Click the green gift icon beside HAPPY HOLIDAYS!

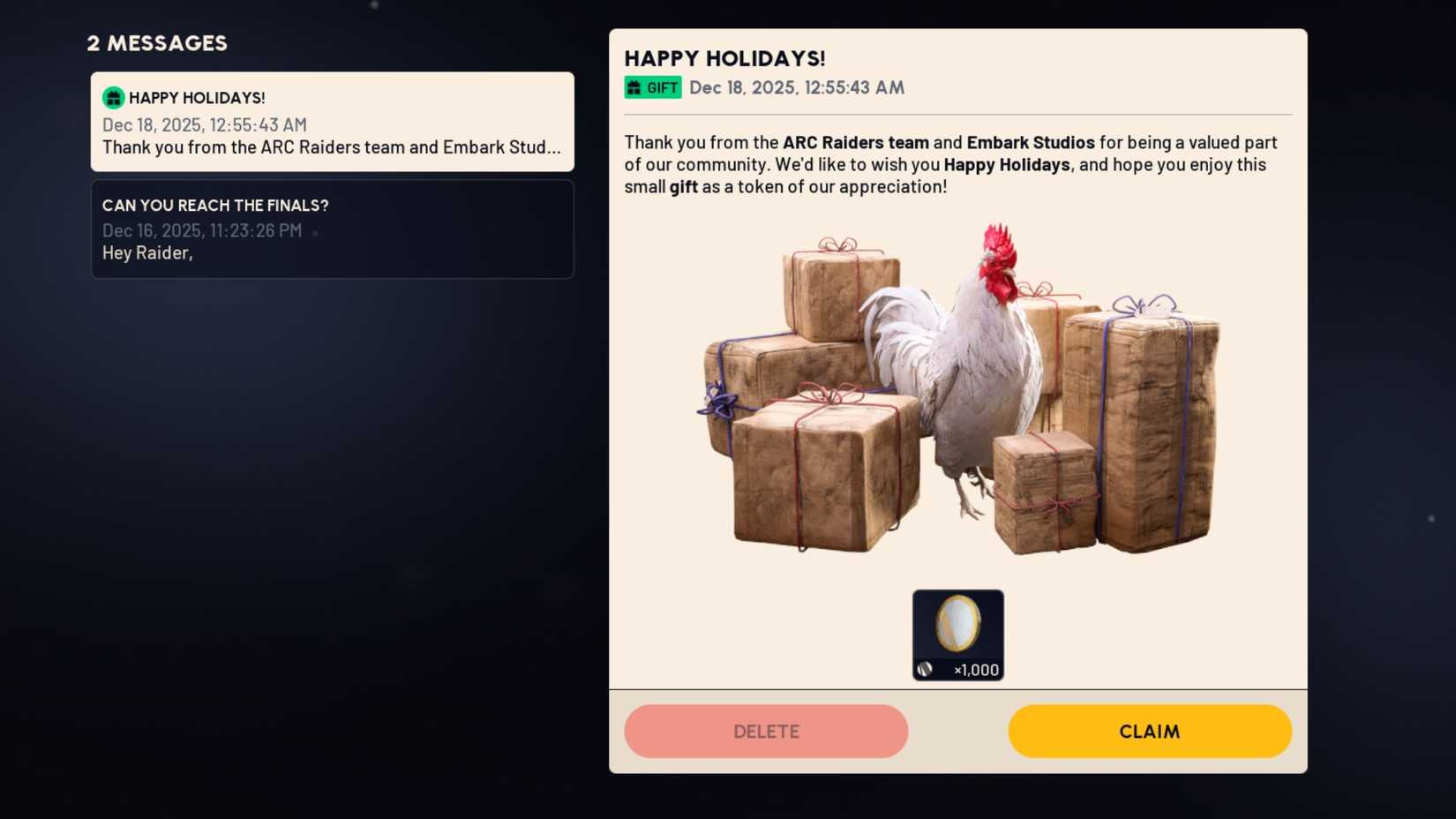click(x=113, y=97)
